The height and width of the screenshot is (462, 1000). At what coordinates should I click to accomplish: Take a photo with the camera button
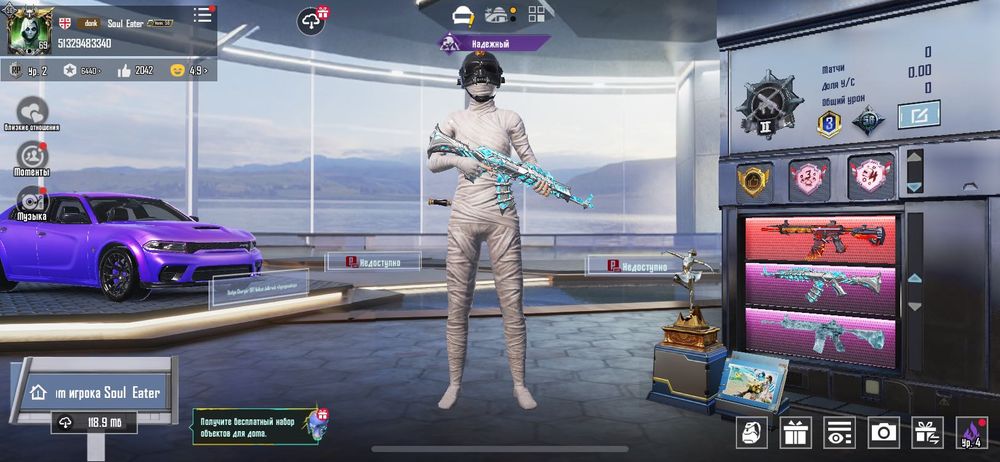point(883,432)
